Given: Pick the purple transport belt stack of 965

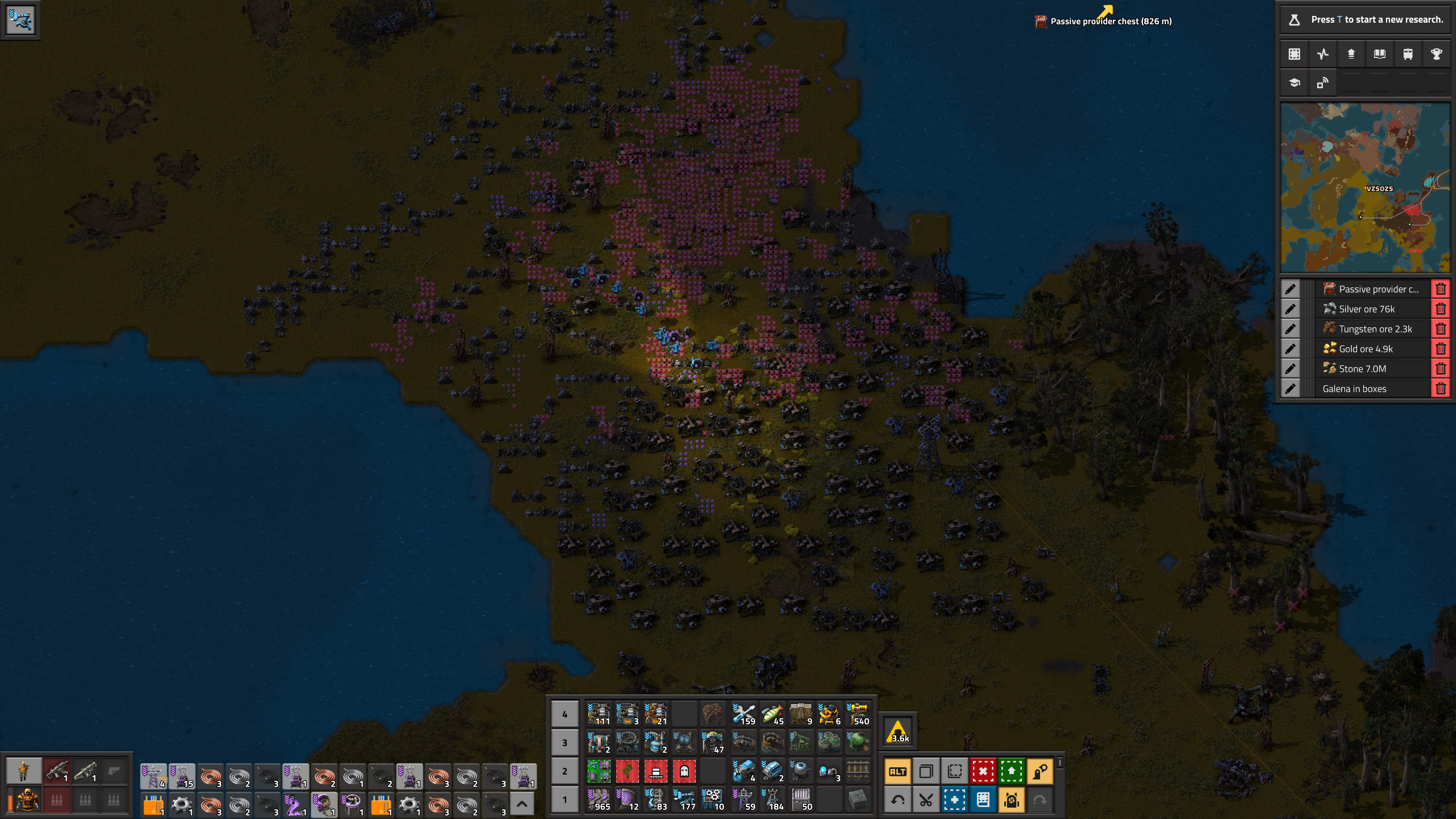Looking at the screenshot, I should pyautogui.click(x=599, y=800).
